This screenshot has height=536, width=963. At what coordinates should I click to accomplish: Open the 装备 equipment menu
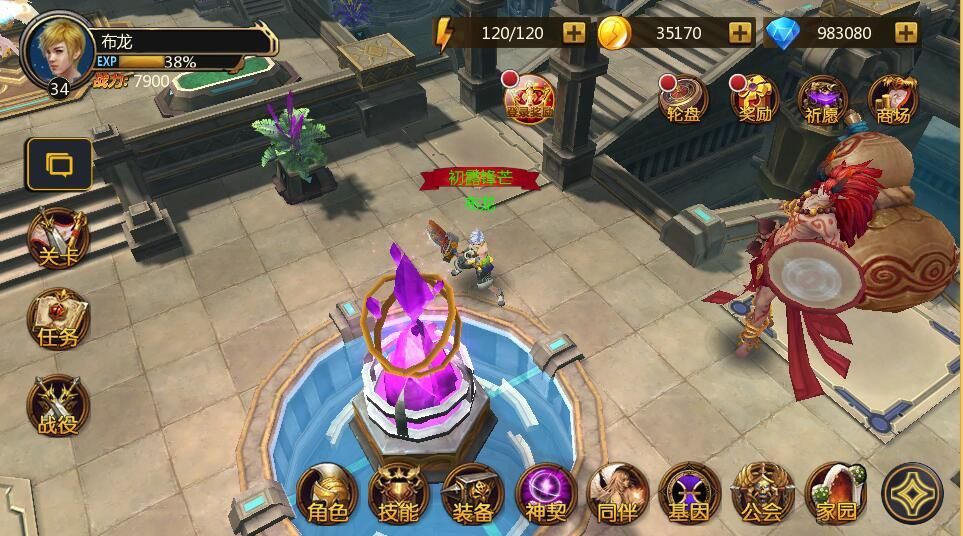tap(472, 494)
